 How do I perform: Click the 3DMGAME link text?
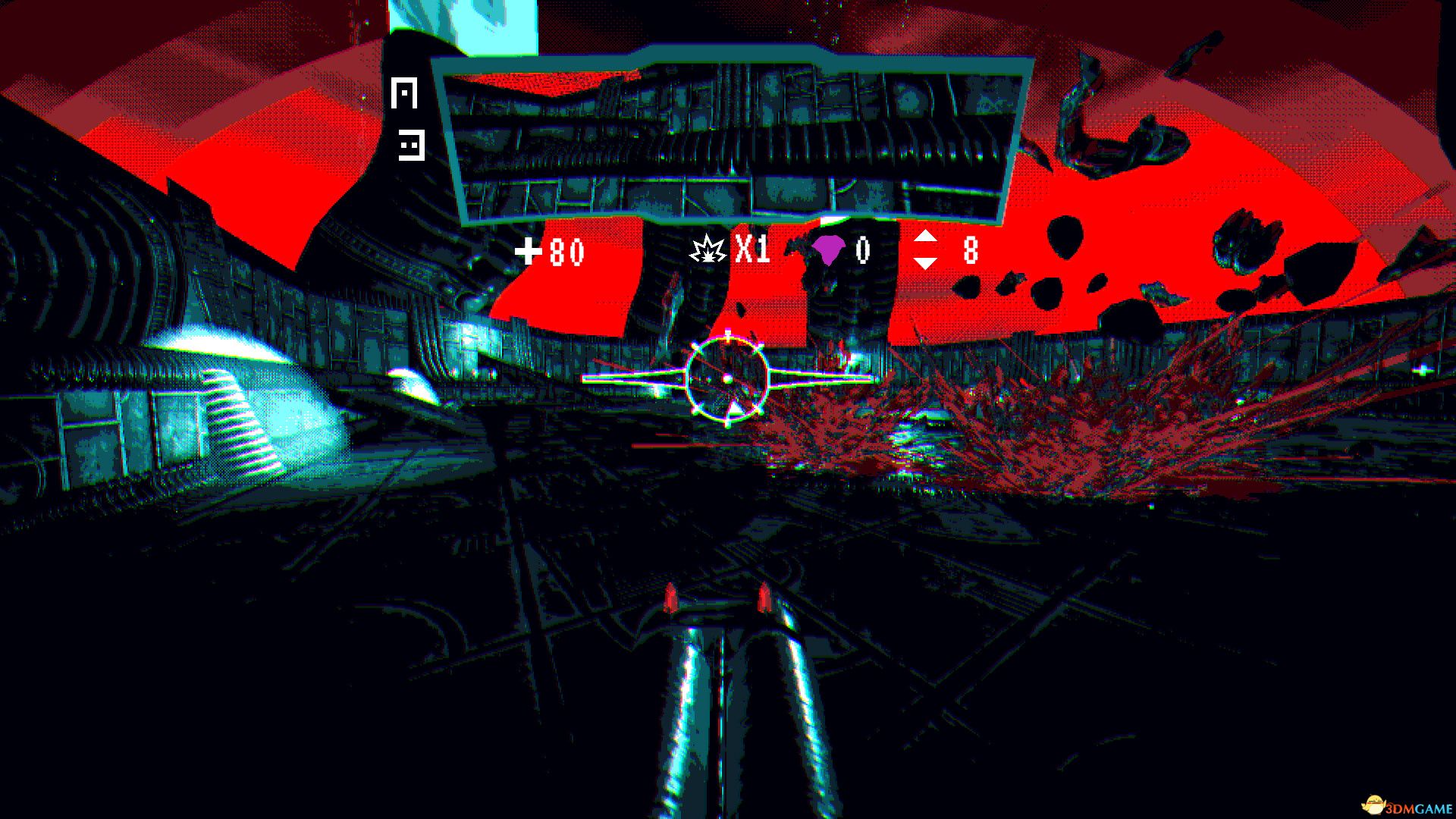[x=1418, y=806]
